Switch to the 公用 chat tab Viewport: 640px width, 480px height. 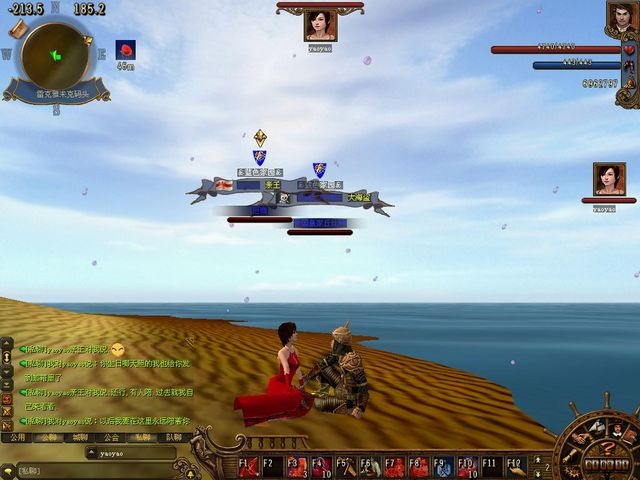click(16, 437)
